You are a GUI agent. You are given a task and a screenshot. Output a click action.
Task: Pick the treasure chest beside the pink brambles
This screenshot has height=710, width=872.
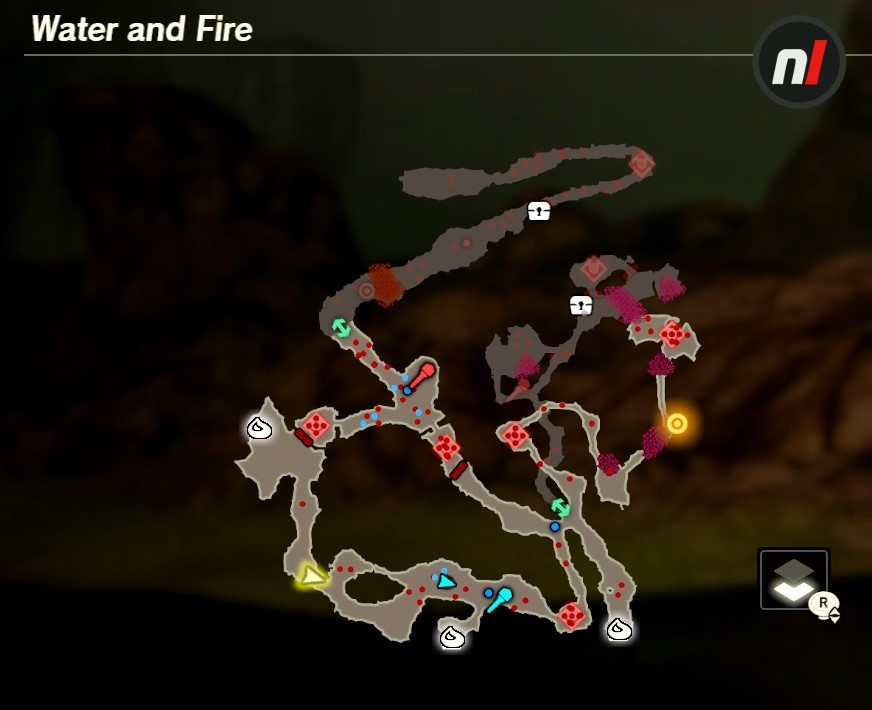tap(581, 305)
